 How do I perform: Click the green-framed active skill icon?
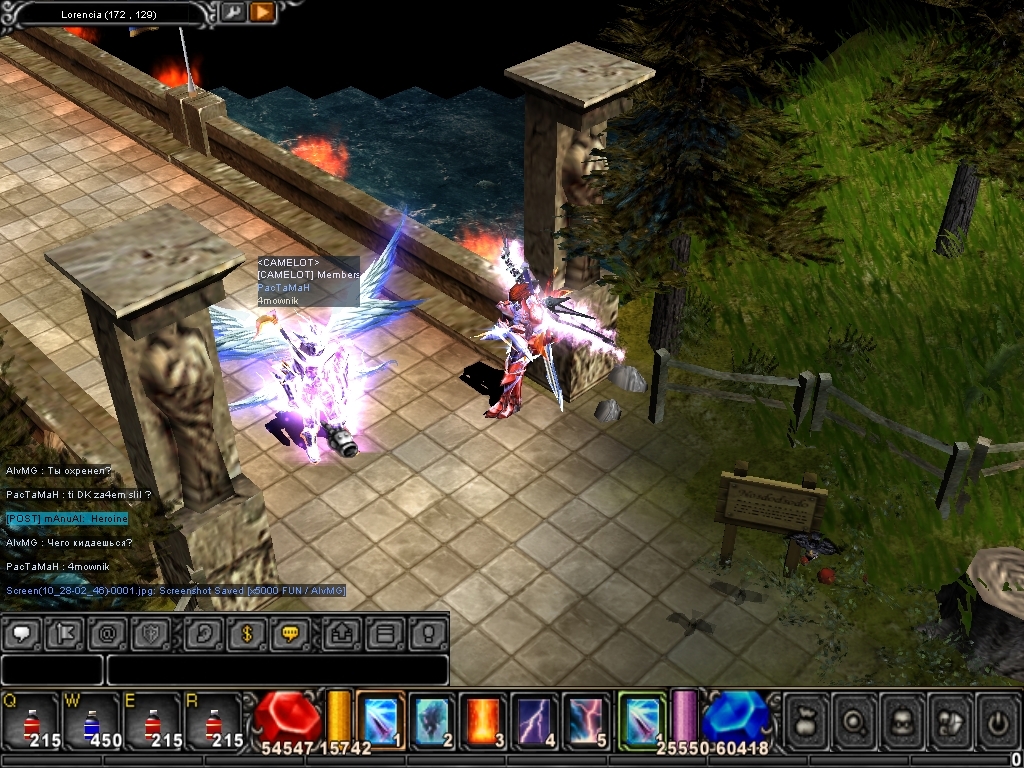coord(641,720)
